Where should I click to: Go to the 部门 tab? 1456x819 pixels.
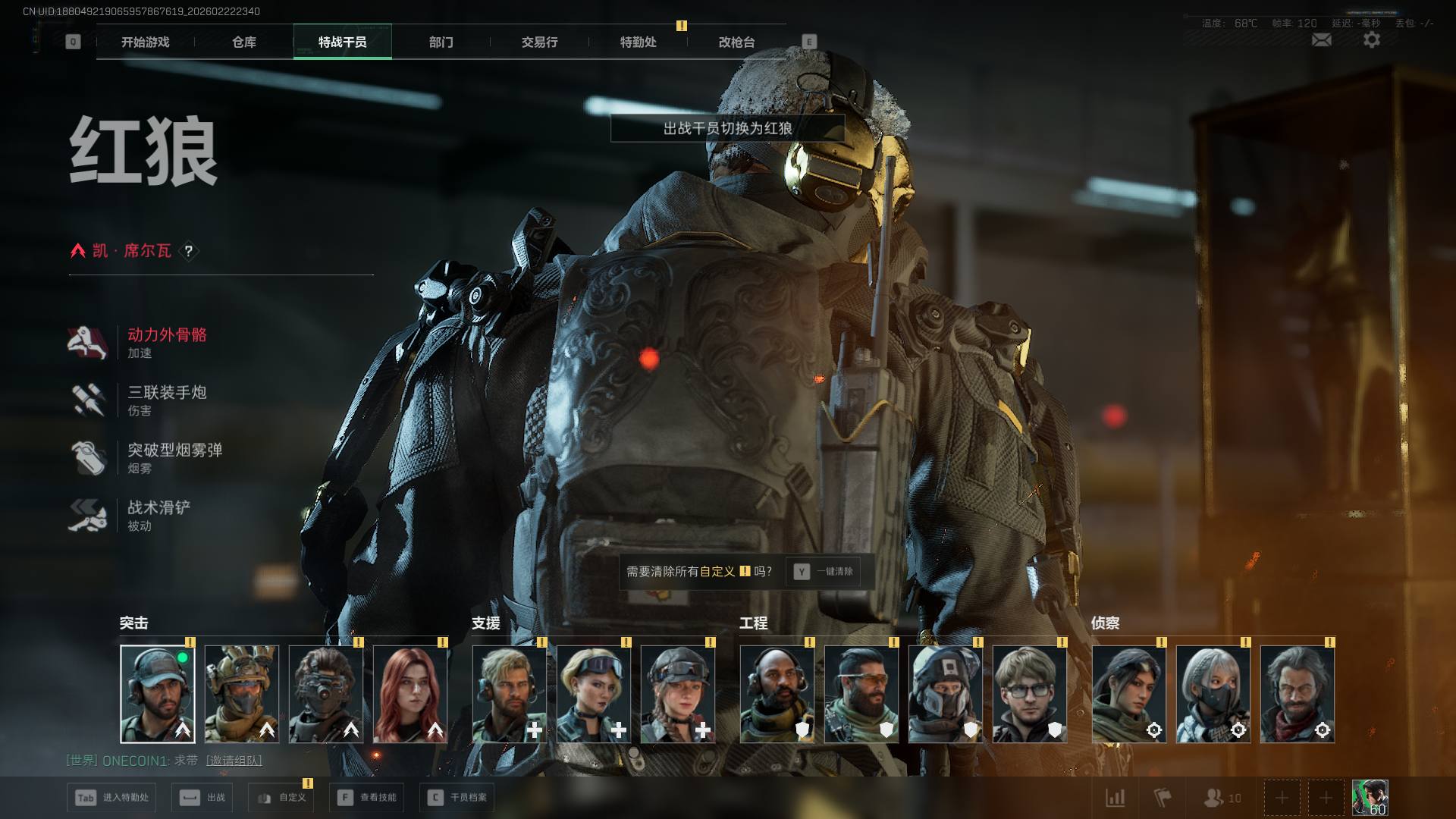click(441, 42)
